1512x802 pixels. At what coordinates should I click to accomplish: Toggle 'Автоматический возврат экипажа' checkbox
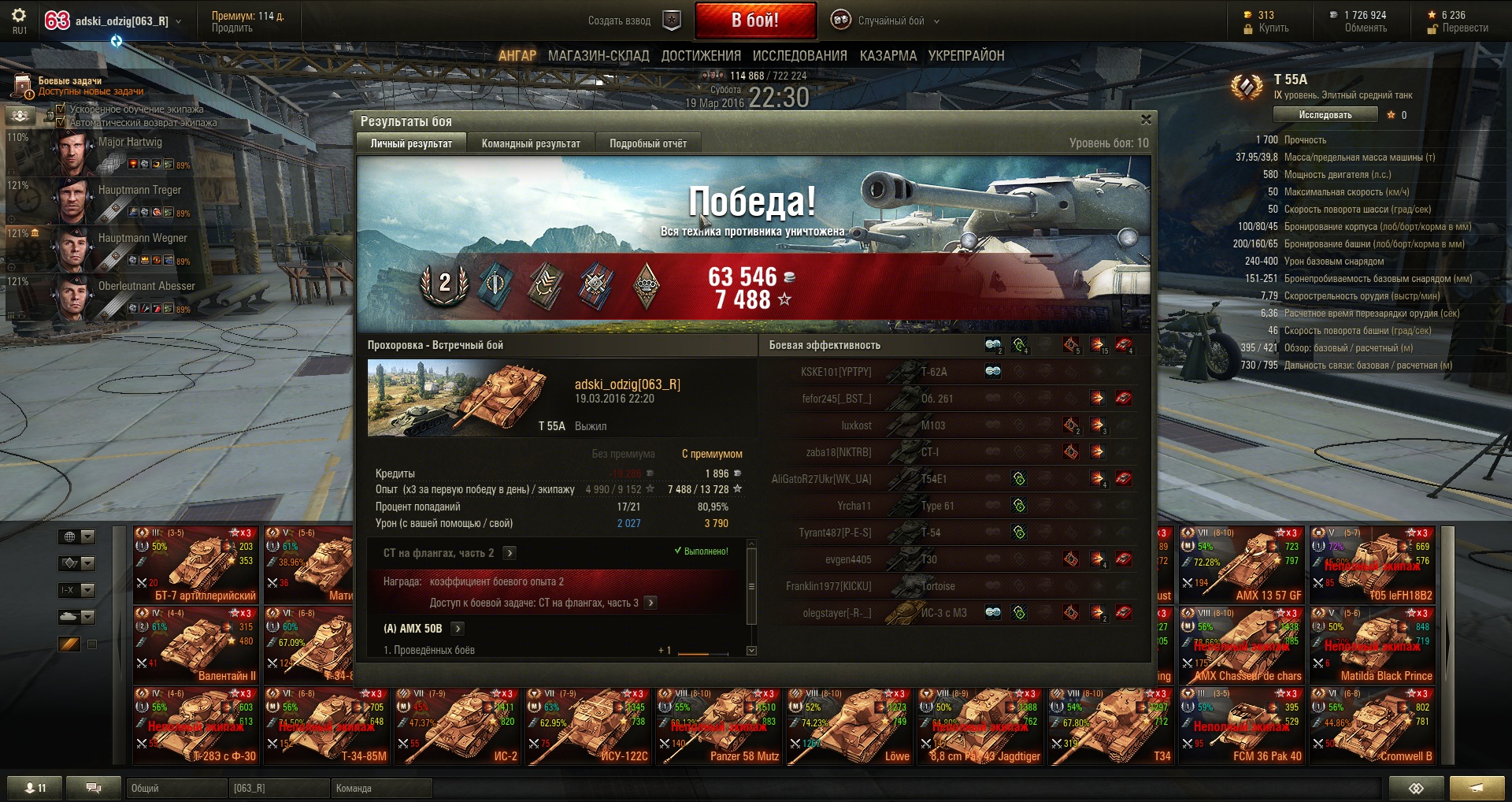pyautogui.click(x=61, y=122)
